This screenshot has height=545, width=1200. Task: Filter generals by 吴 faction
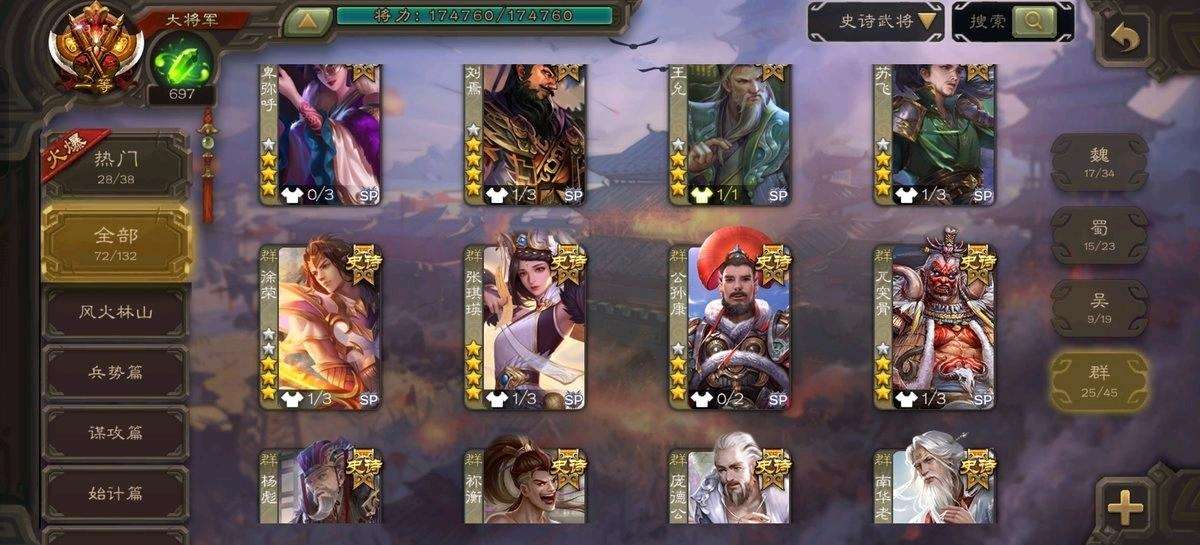pos(1098,305)
